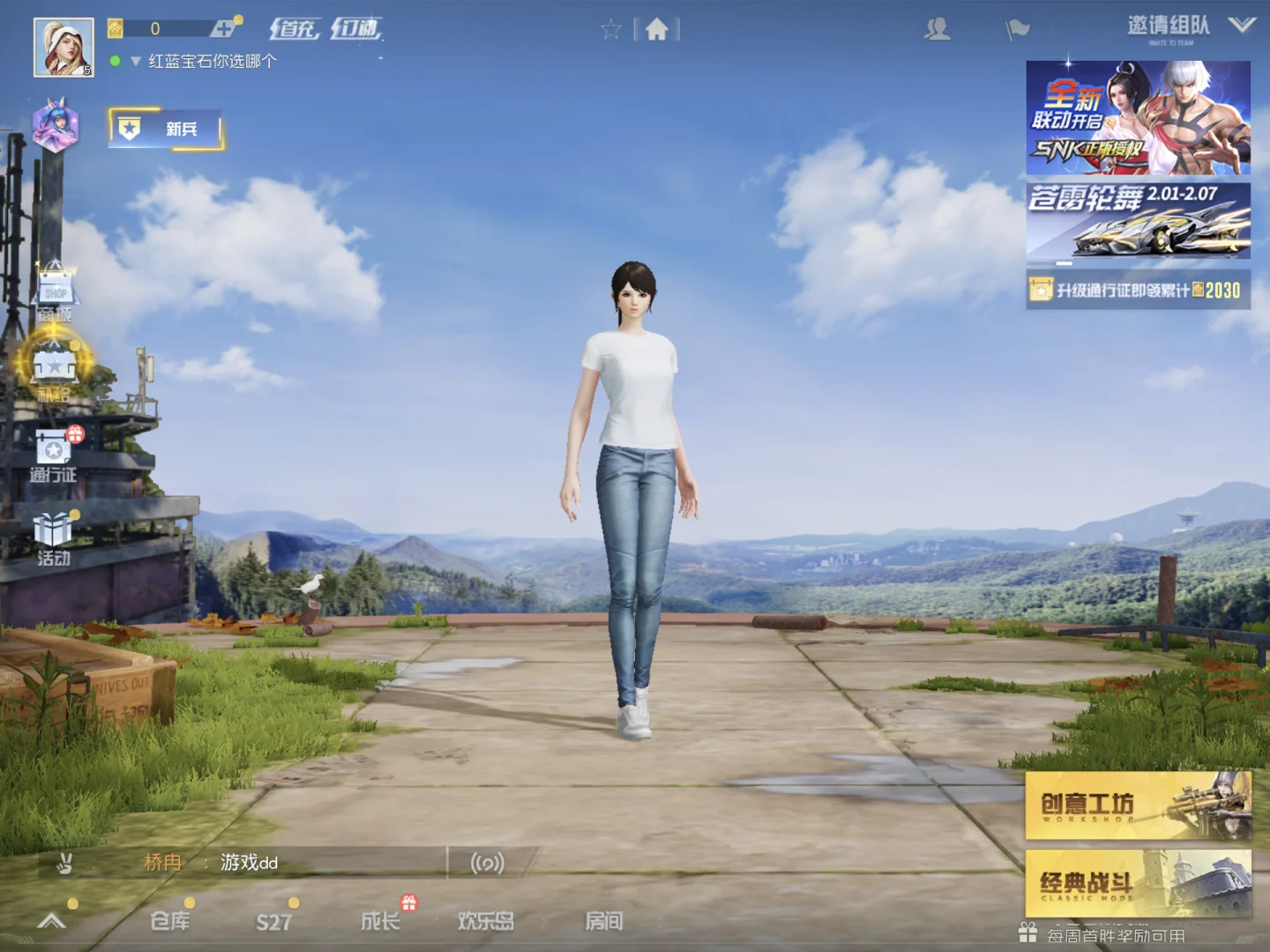This screenshot has height=952, width=1270.
Task: Toggle the voice channel speaker icon
Action: coord(488,863)
